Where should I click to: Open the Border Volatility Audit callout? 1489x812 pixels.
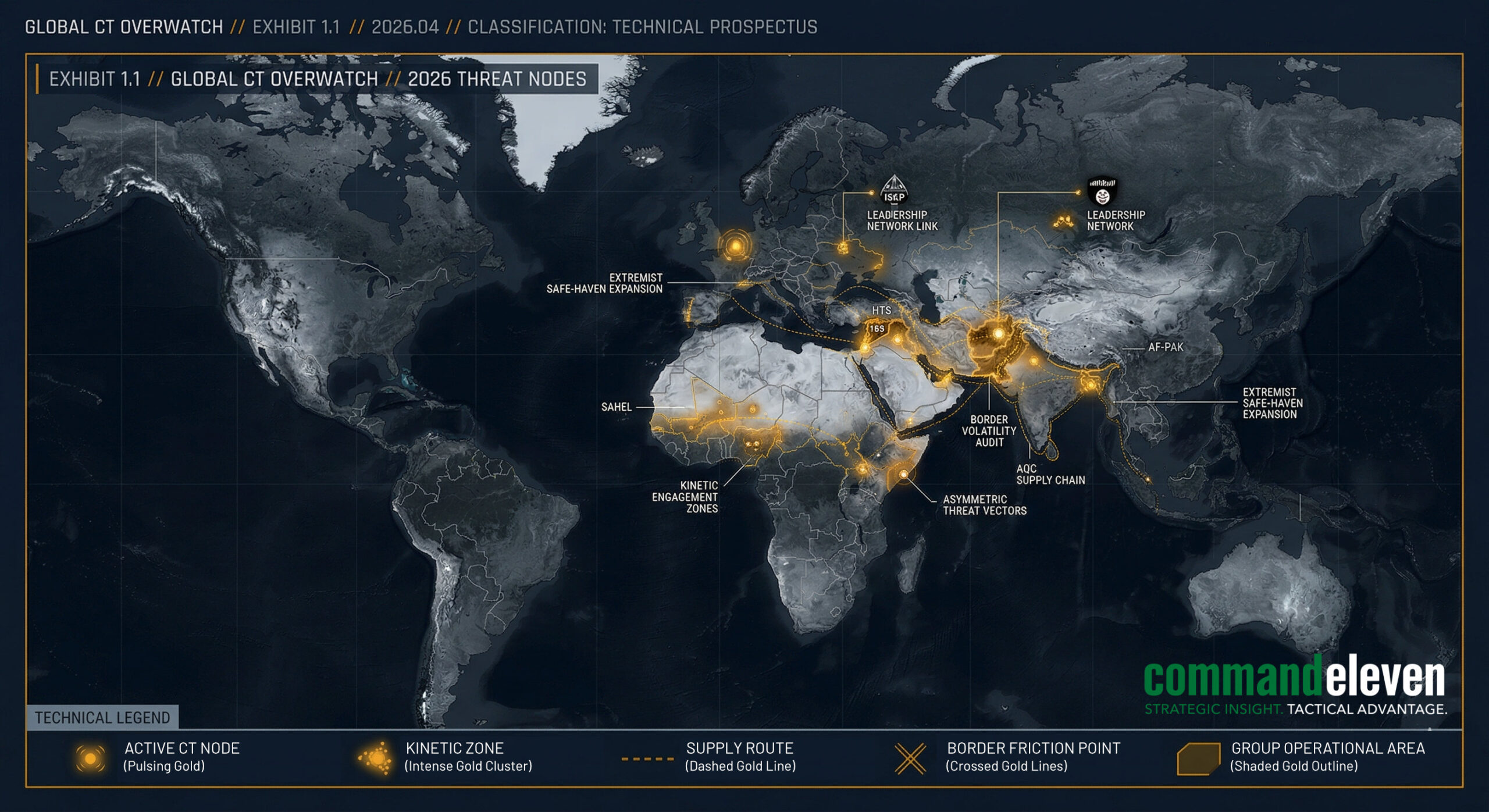pyautogui.click(x=989, y=431)
